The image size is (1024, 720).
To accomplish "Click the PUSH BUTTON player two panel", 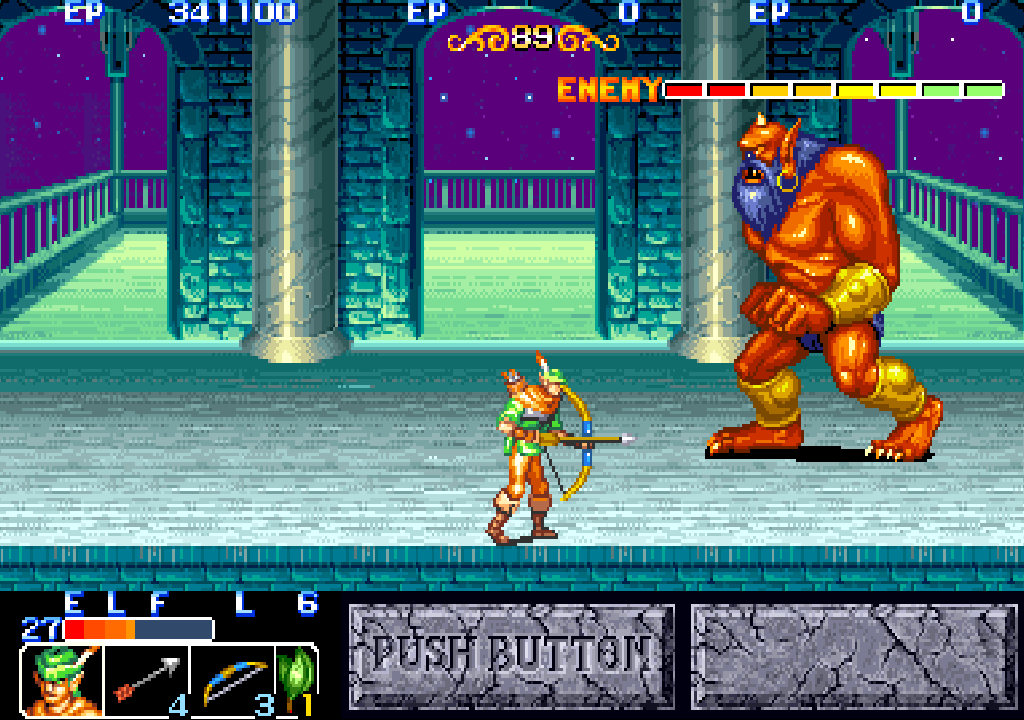I will (511, 656).
